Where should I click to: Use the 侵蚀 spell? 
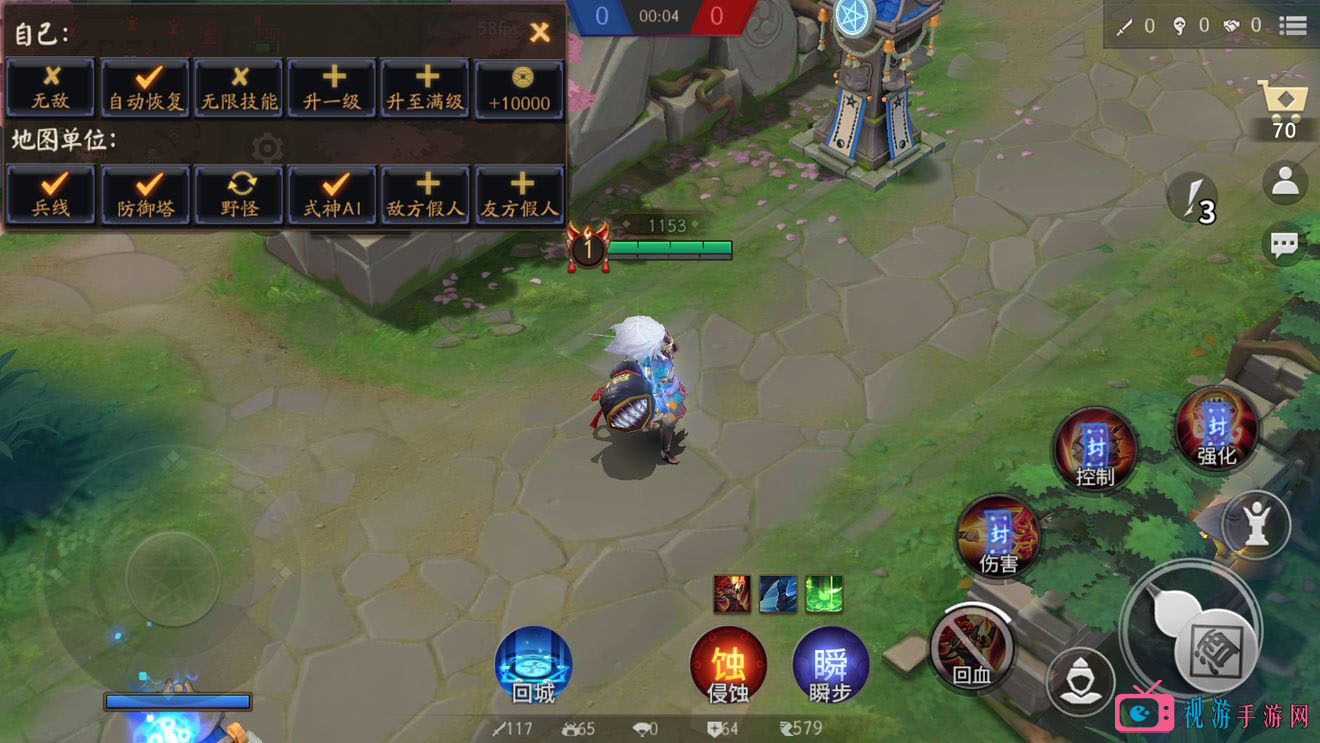click(x=728, y=665)
